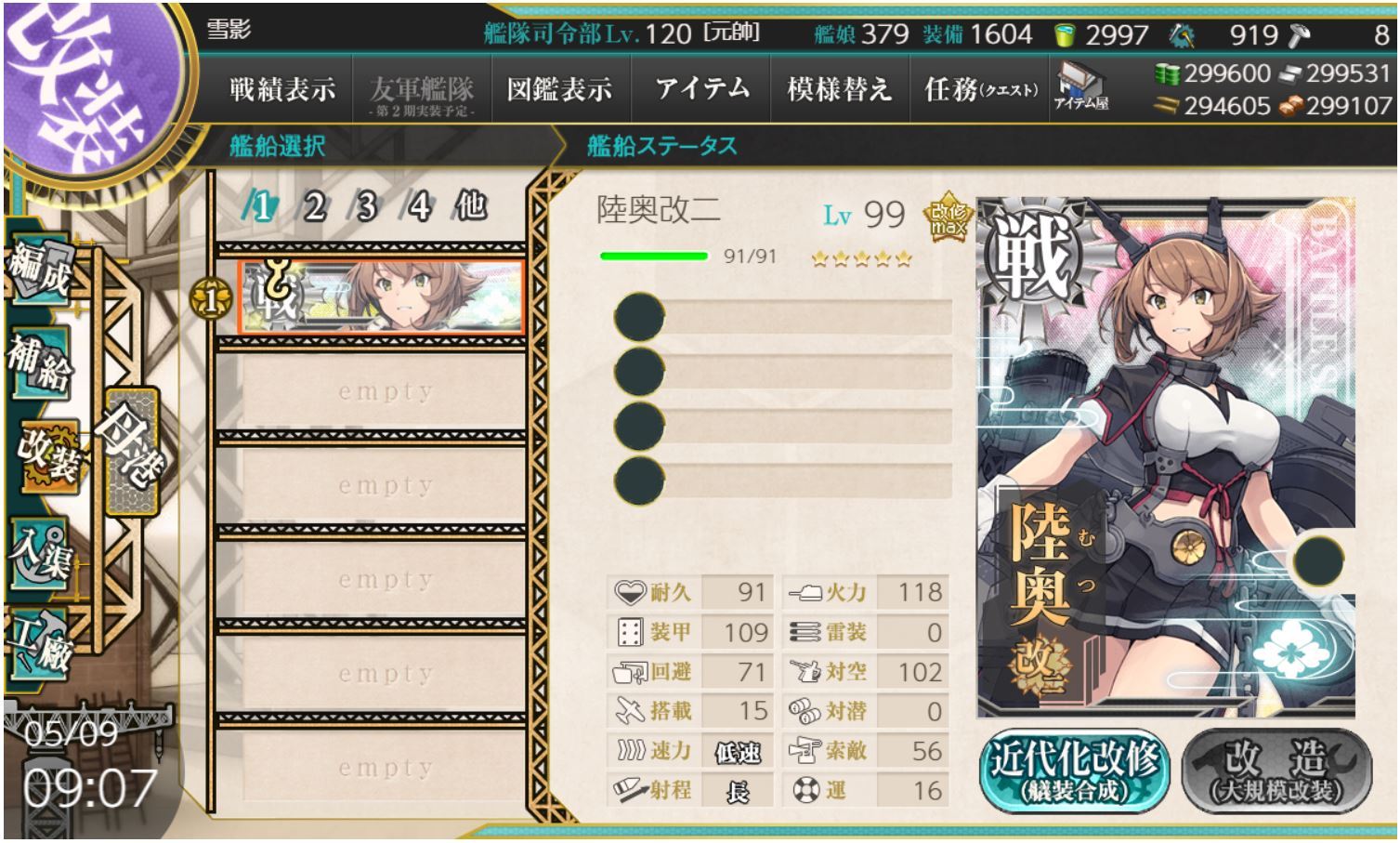Open the 工廠 arsenal screen
The height and width of the screenshot is (843, 1400).
click(41, 641)
